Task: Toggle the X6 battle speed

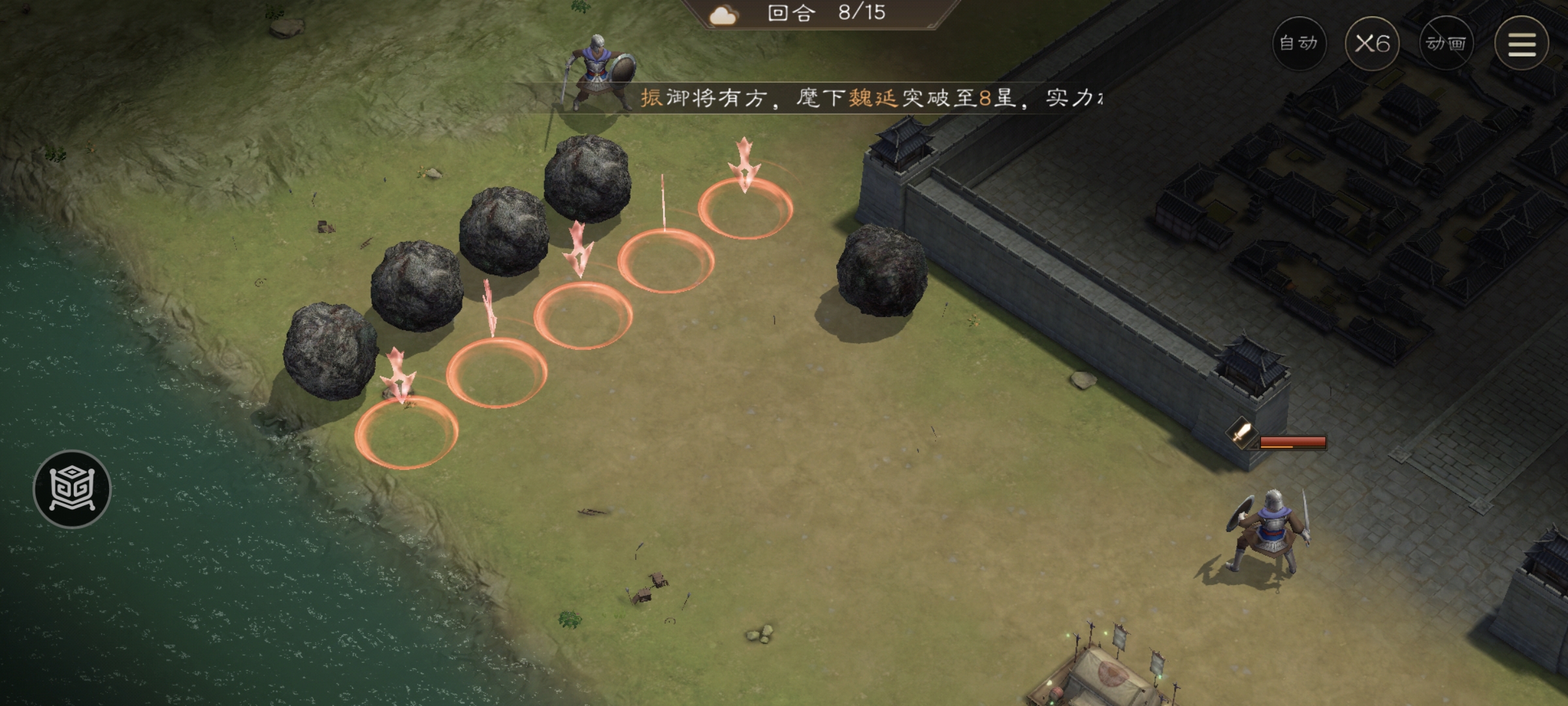Action: point(1373,44)
